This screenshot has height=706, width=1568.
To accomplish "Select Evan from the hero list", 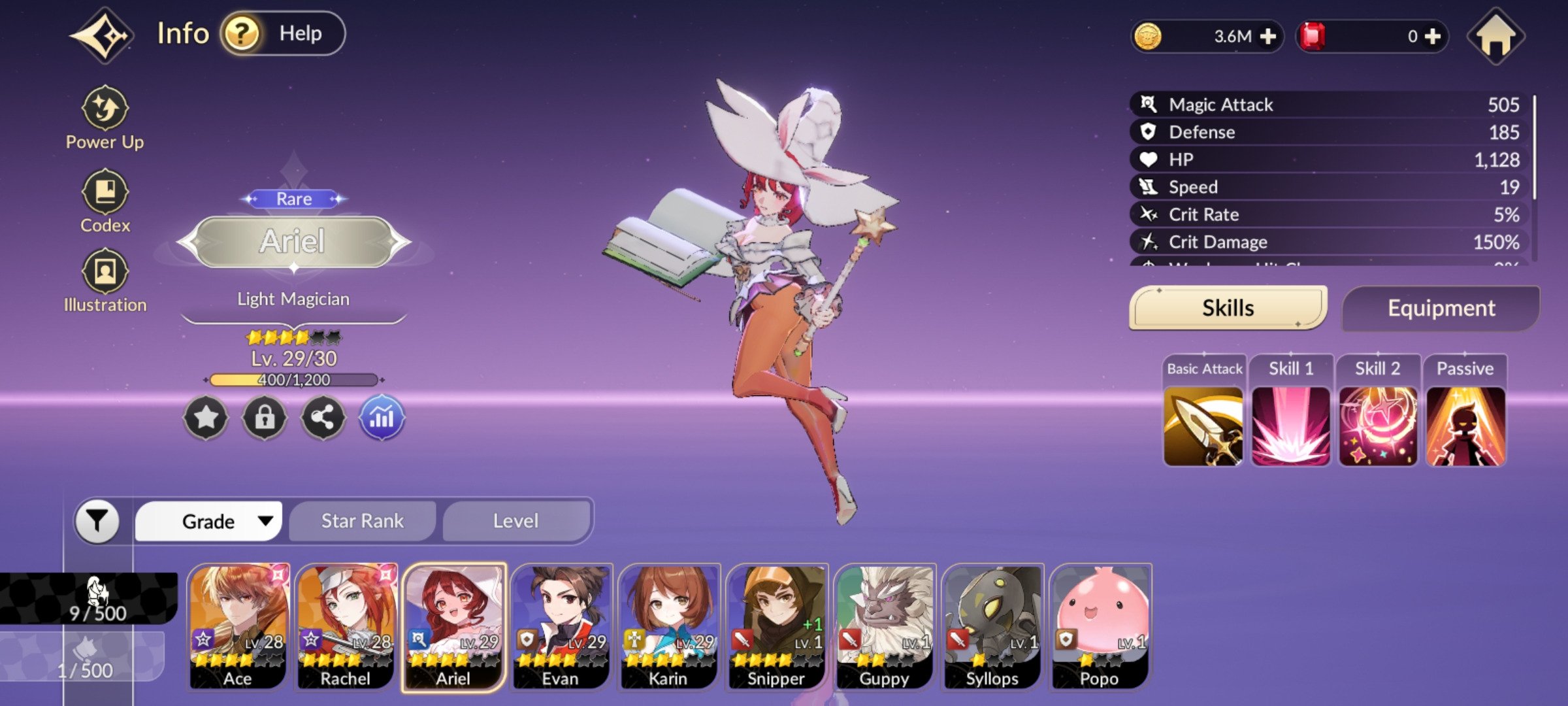I will click(561, 626).
